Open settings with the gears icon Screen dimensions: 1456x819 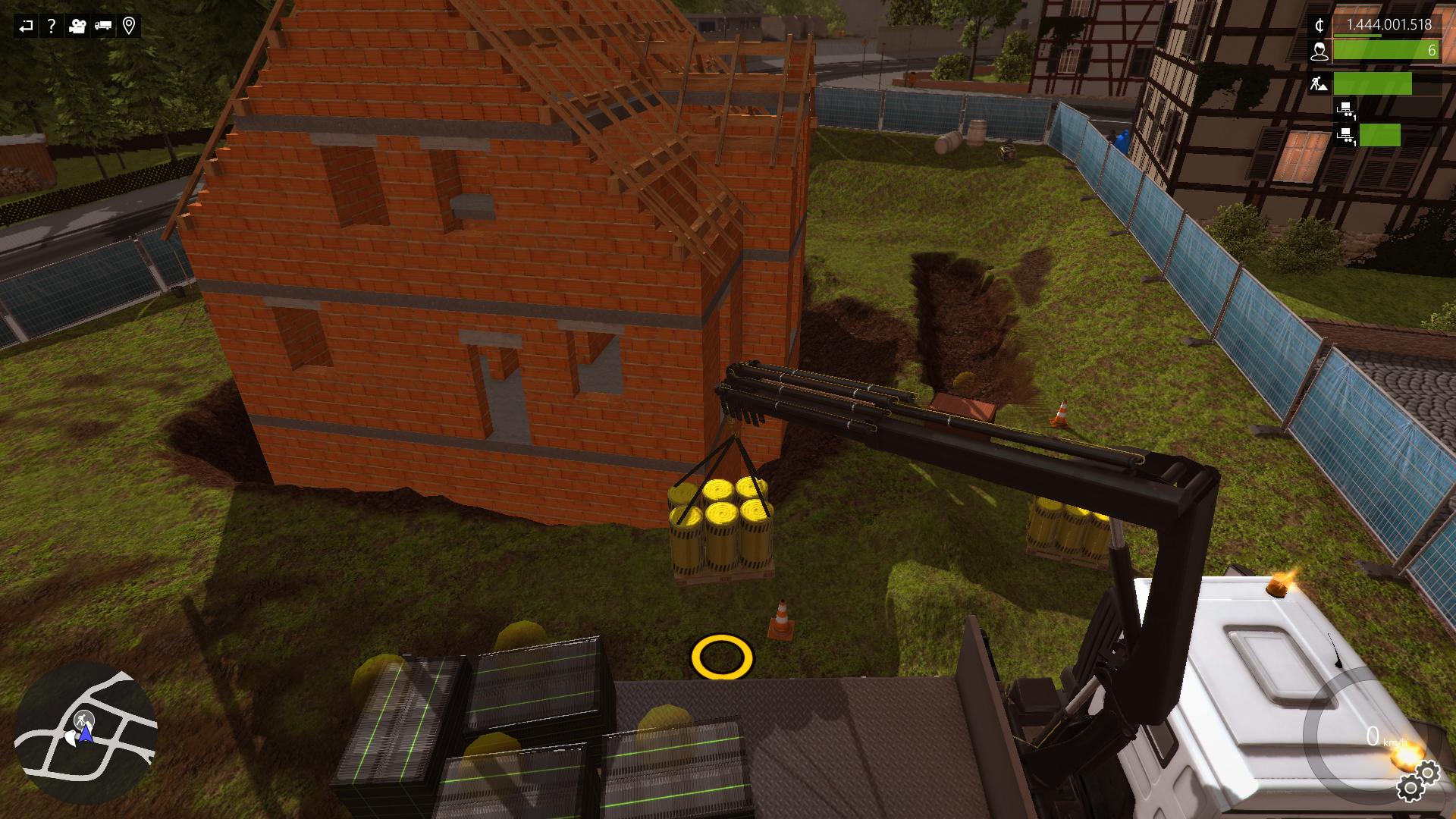point(1418,781)
